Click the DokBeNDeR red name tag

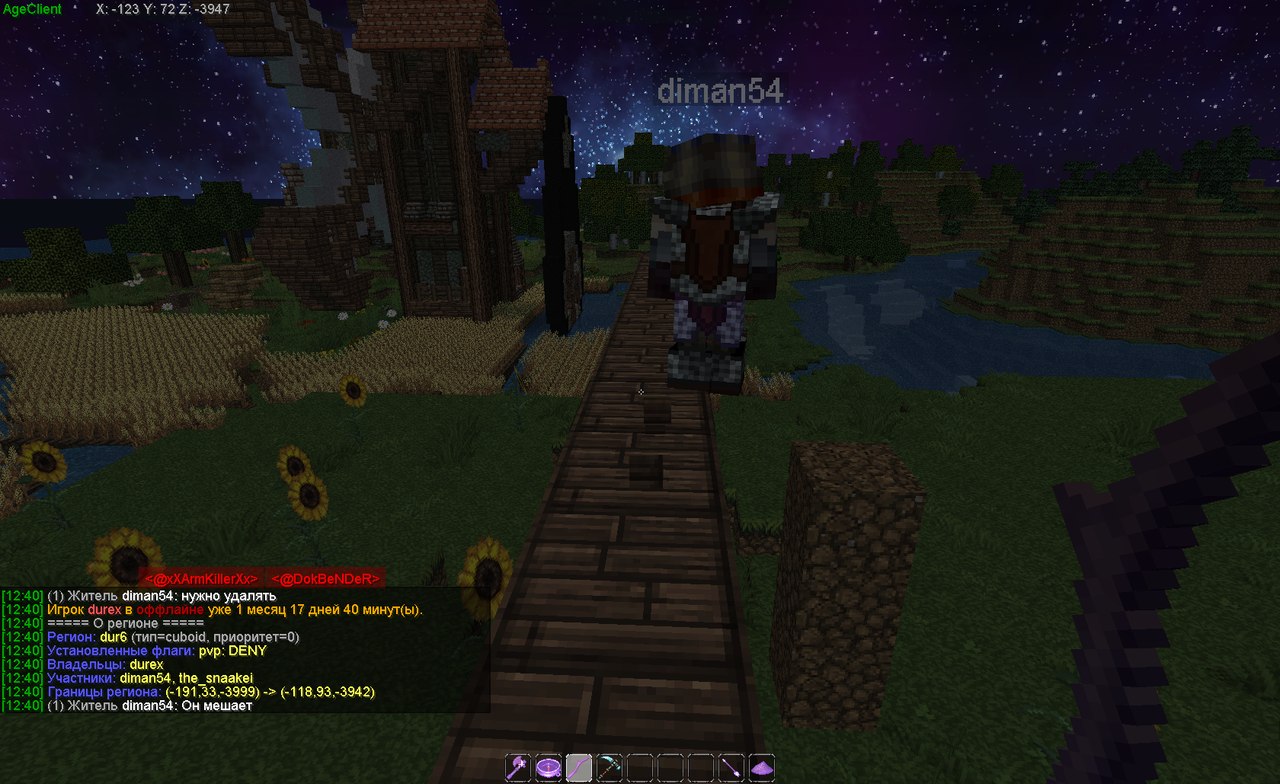326,579
